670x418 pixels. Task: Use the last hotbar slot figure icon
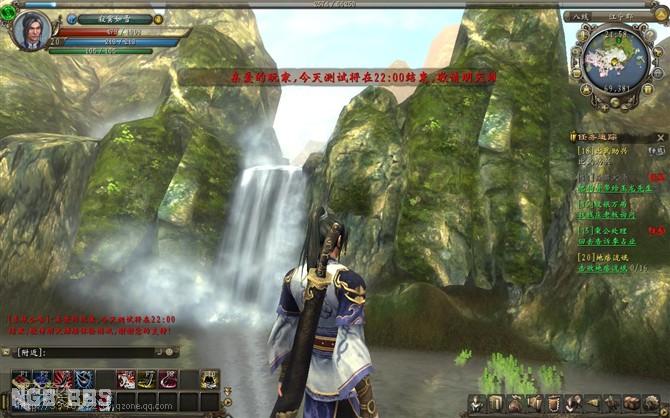click(x=209, y=378)
